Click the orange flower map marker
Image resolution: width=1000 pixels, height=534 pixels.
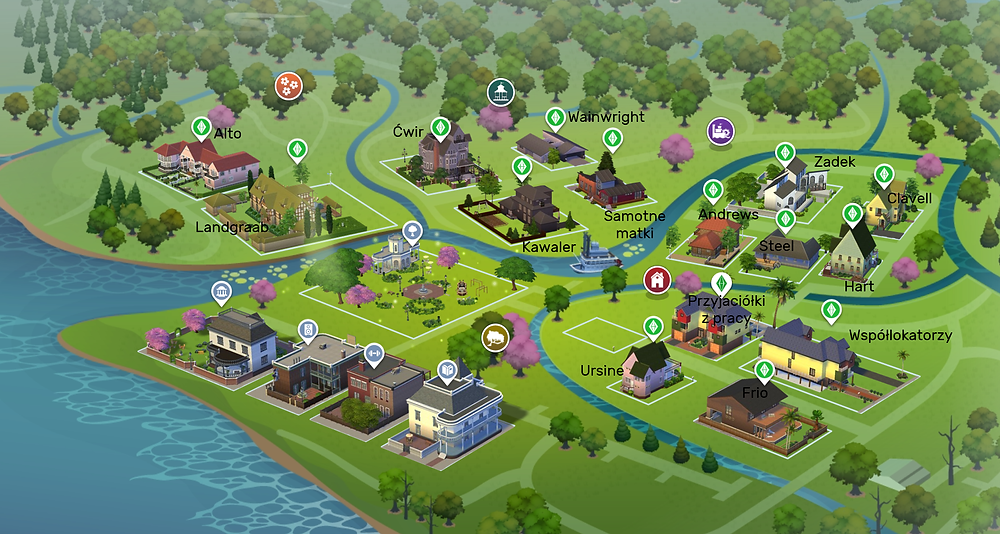click(287, 86)
